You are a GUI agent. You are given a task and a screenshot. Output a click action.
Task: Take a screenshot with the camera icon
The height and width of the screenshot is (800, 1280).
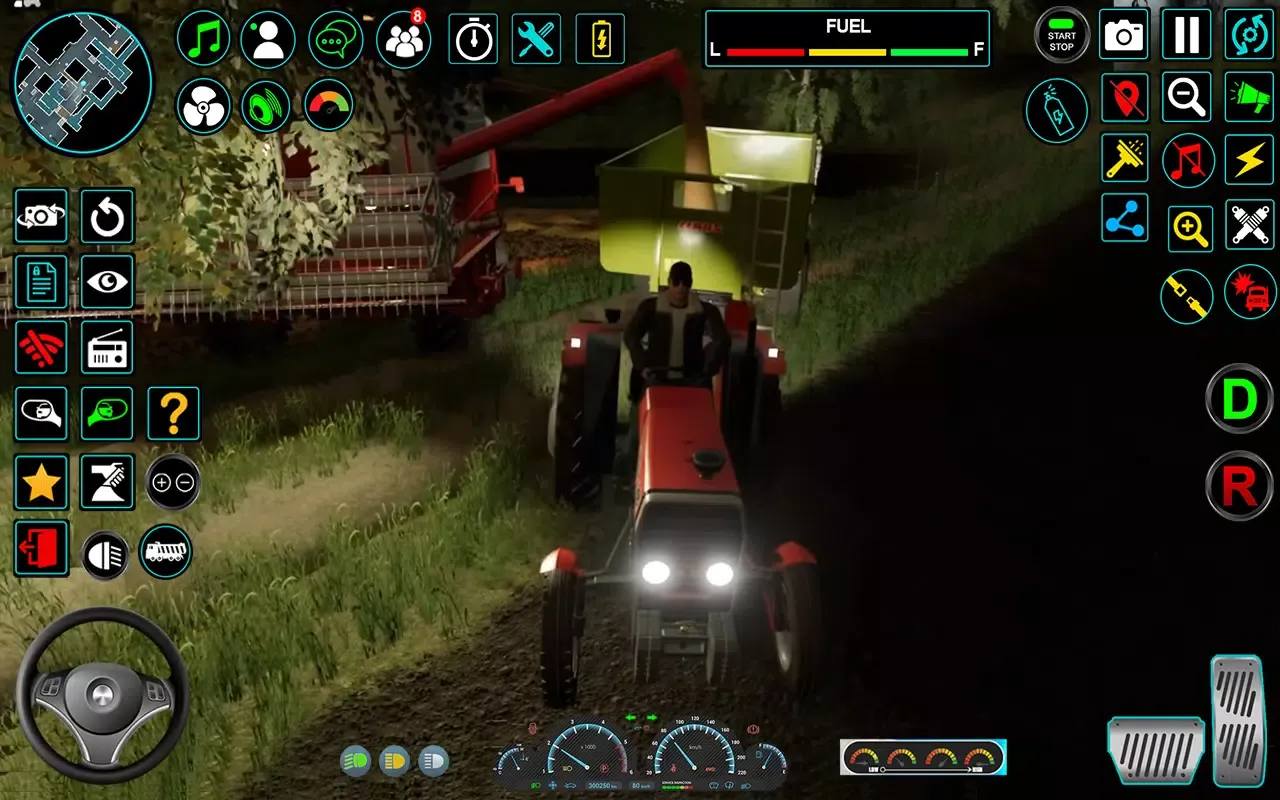1124,35
